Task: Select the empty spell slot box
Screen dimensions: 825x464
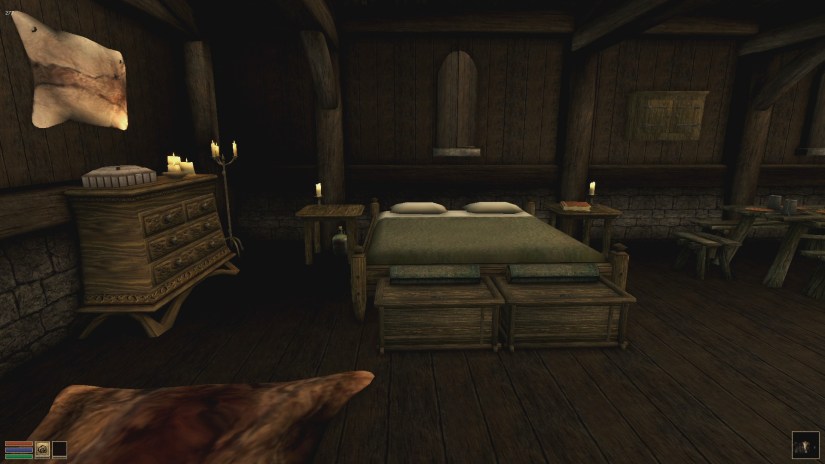Action: pos(59,450)
